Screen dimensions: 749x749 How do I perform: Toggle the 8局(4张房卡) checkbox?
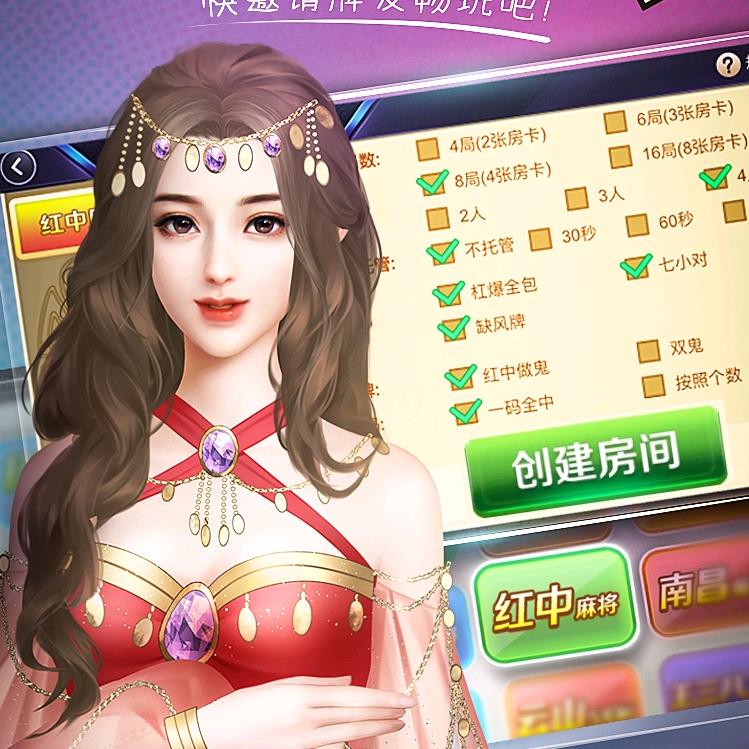(433, 182)
